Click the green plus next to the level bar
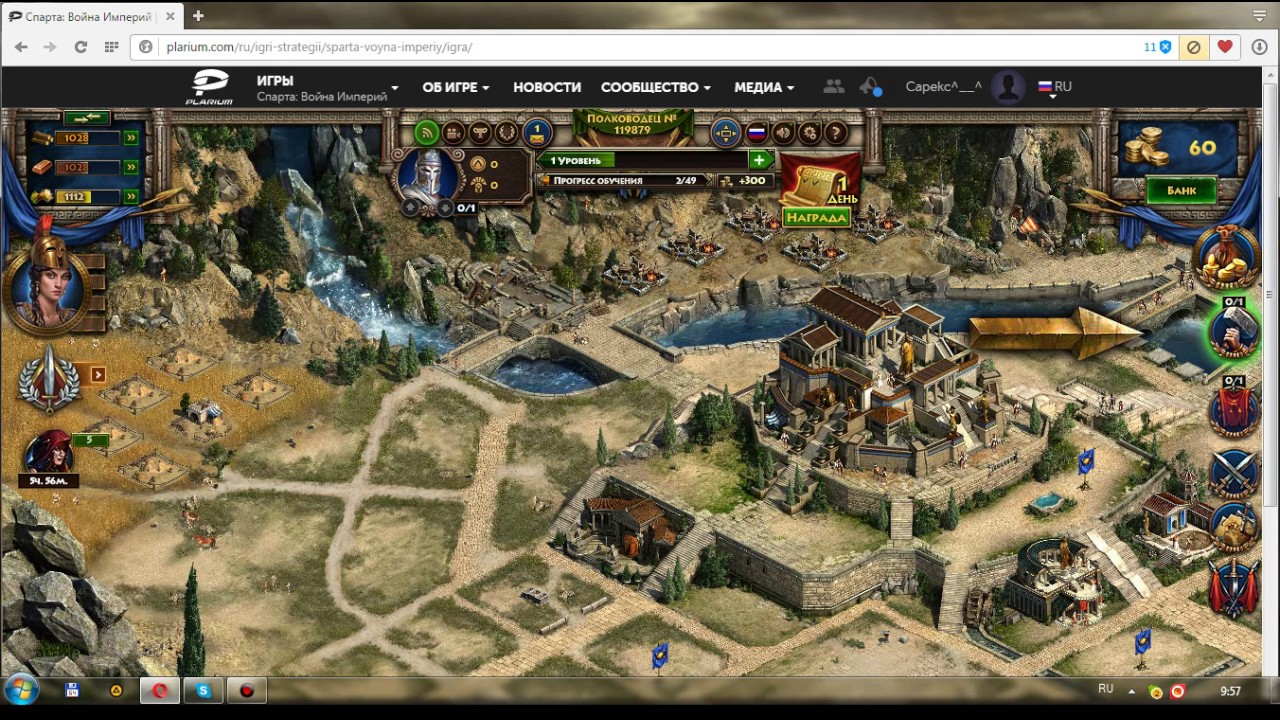1280x720 pixels. 759,160
